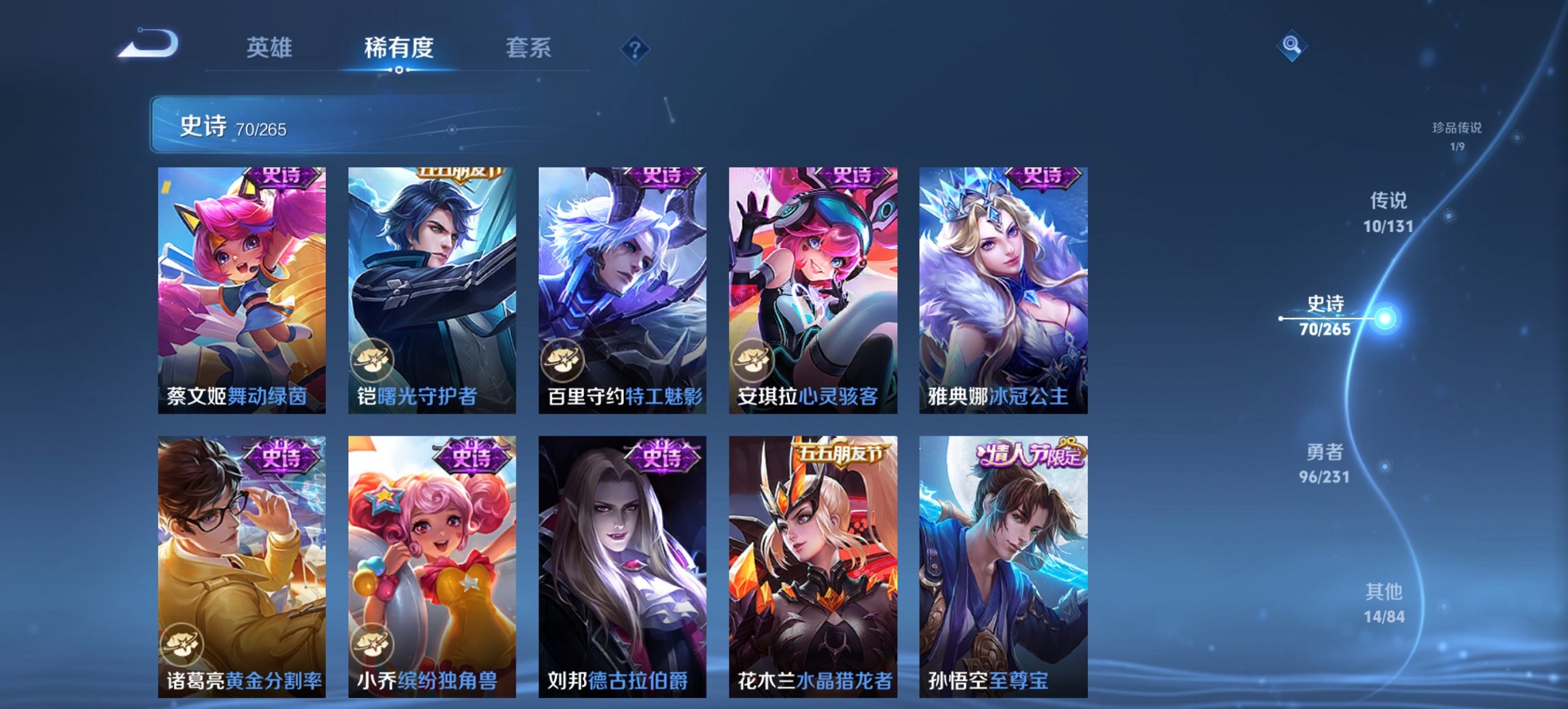1568x709 pixels.
Task: Click the badge icon on 百里守约 card
Action: pyautogui.click(x=562, y=361)
